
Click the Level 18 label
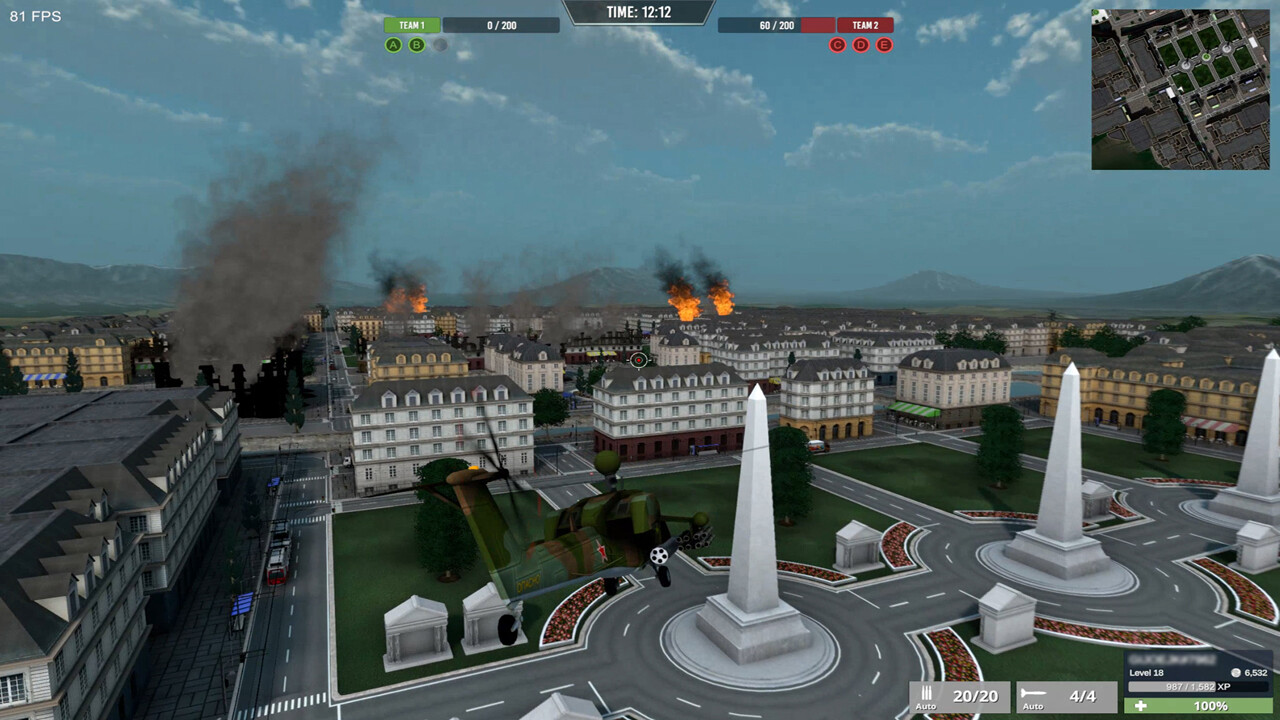(1148, 674)
